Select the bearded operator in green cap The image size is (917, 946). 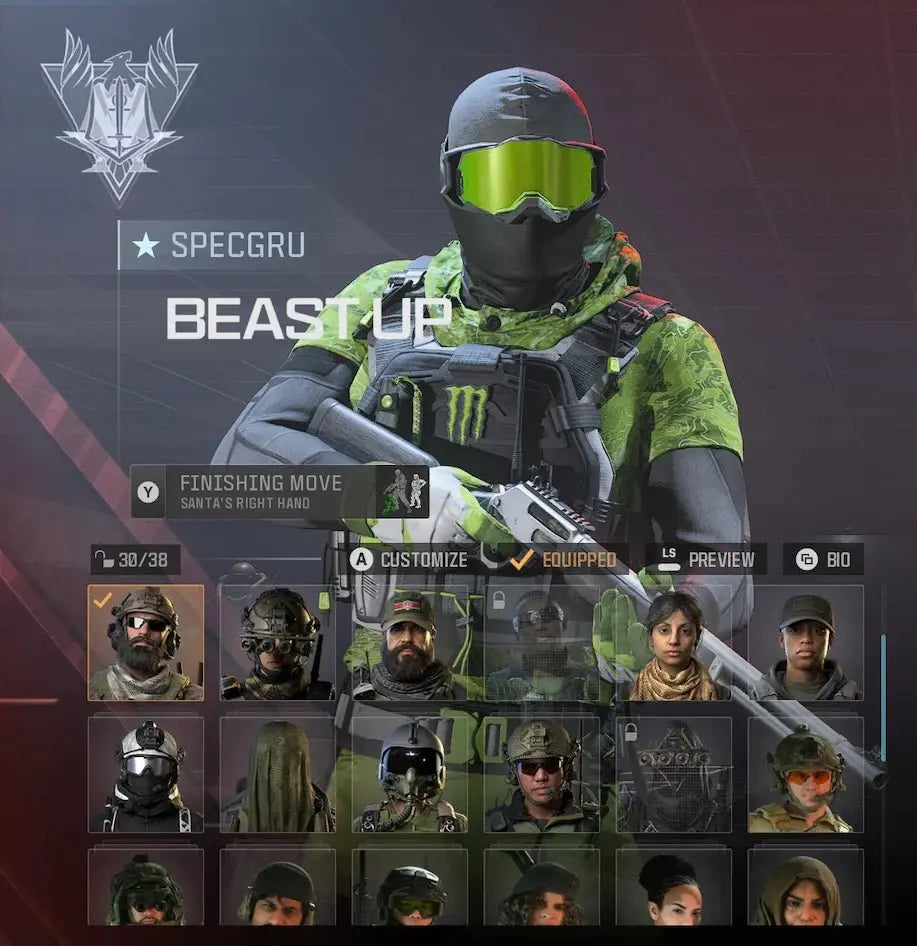point(409,643)
